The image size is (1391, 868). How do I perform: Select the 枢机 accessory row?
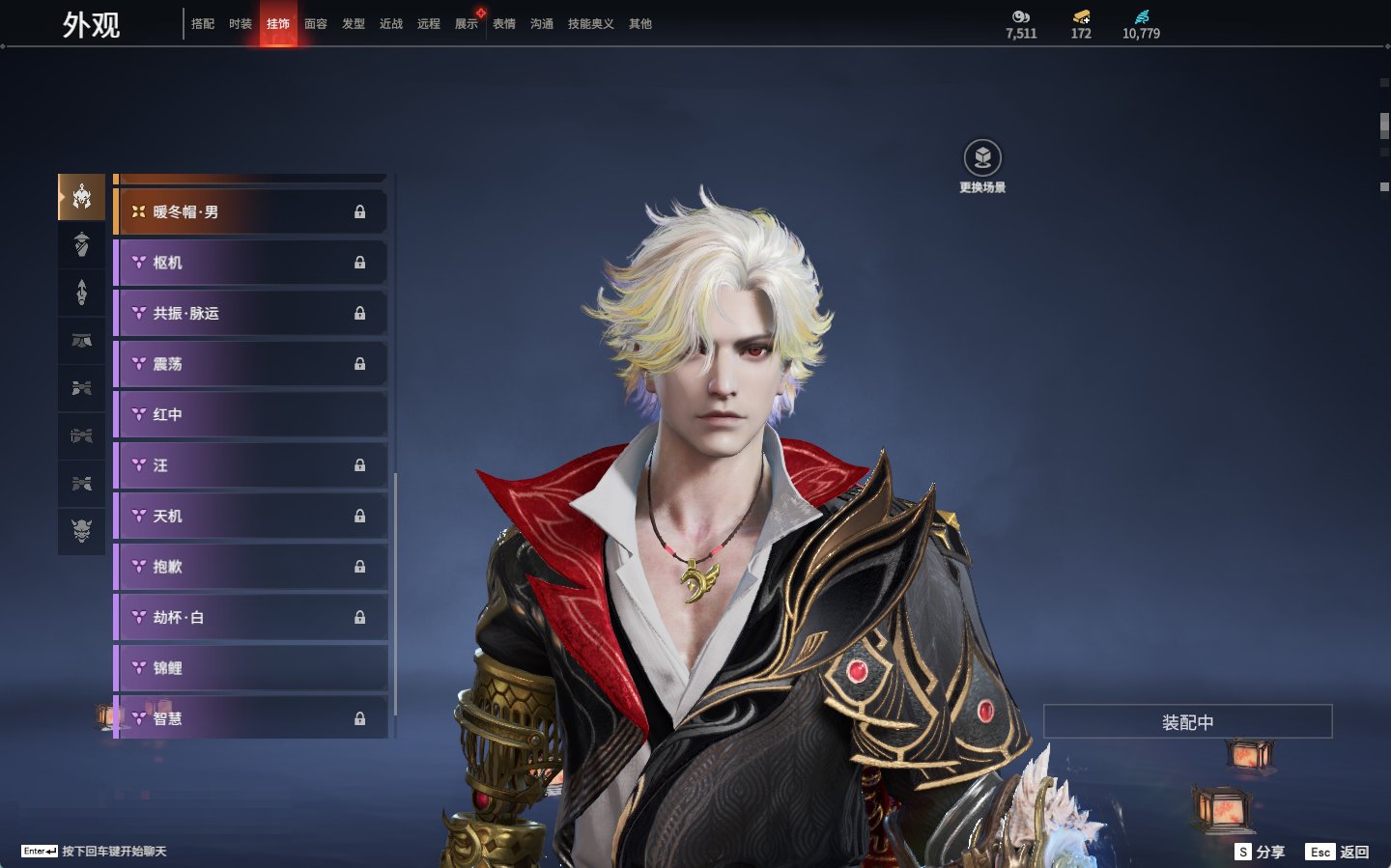click(251, 263)
